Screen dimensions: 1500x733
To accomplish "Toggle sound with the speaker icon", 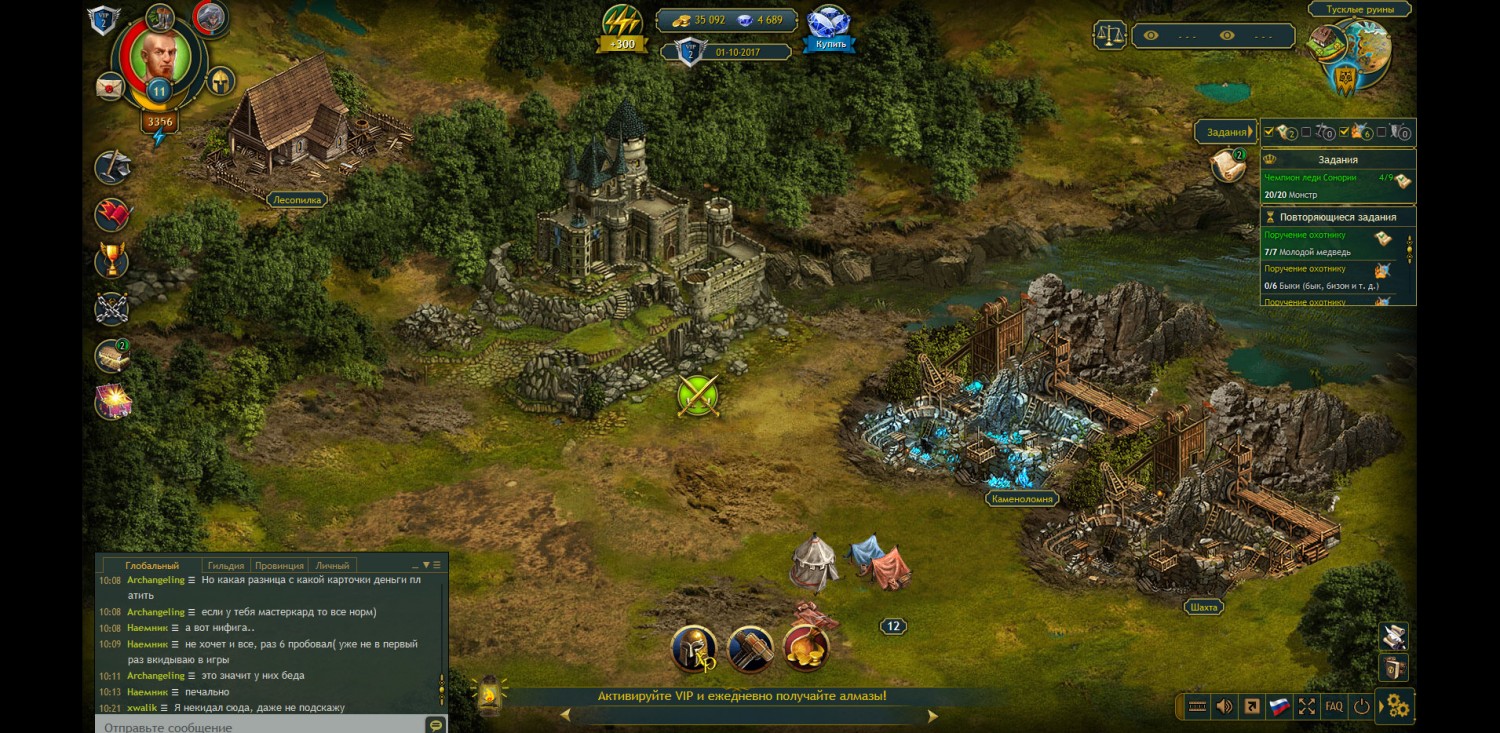I will coord(1224,706).
